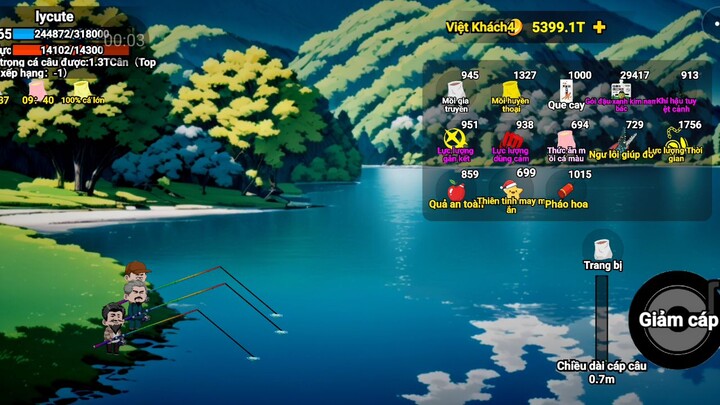Open the lycute player profile
Screen dimensions: 720x405
(54, 17)
